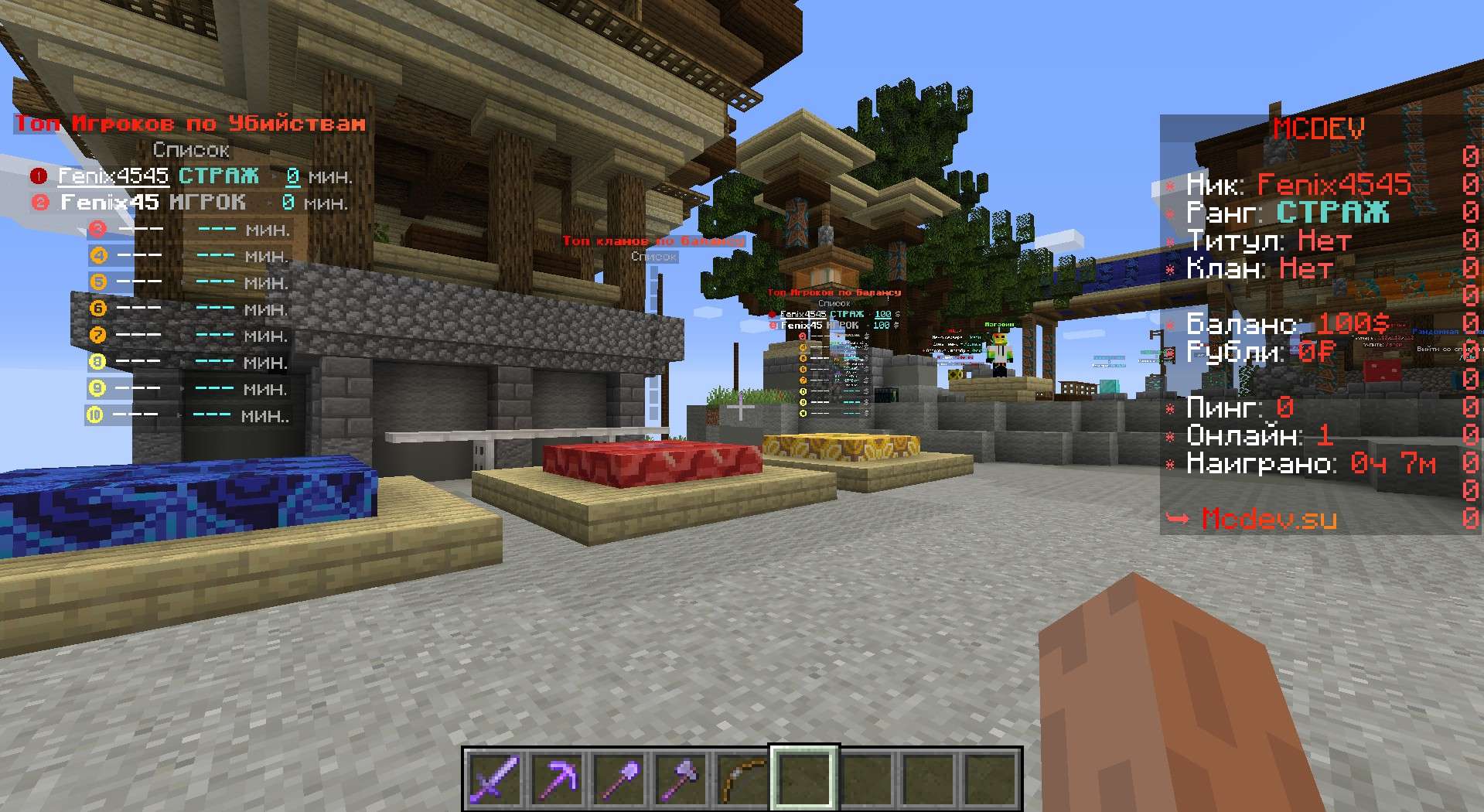Switch to the enchanted axe slot
Viewport: 1484px width, 812px height.
point(680,777)
